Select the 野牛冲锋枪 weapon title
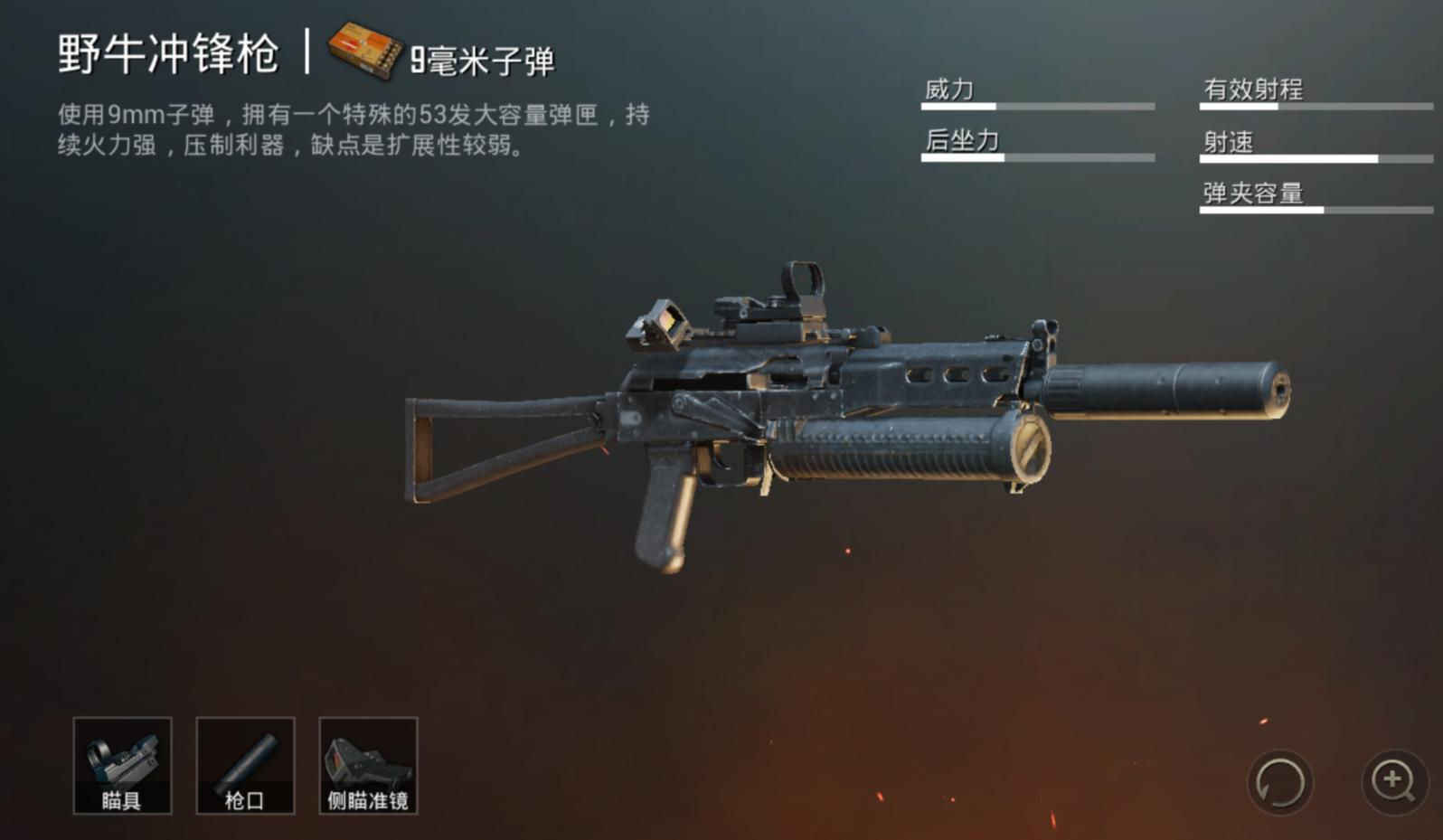Image resolution: width=1443 pixels, height=840 pixels. (168, 52)
